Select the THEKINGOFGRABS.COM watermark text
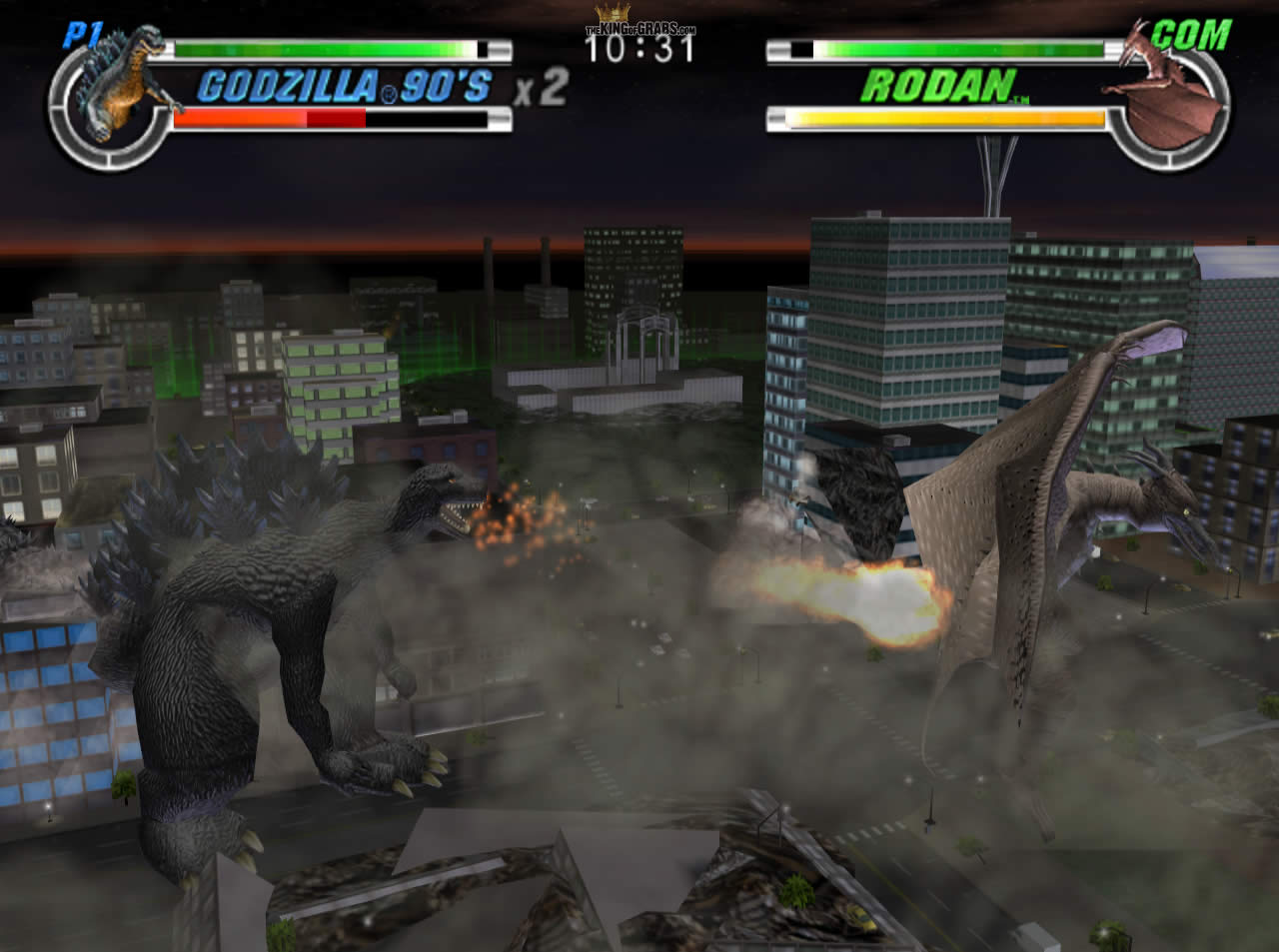The width and height of the screenshot is (1279, 952). (x=639, y=28)
